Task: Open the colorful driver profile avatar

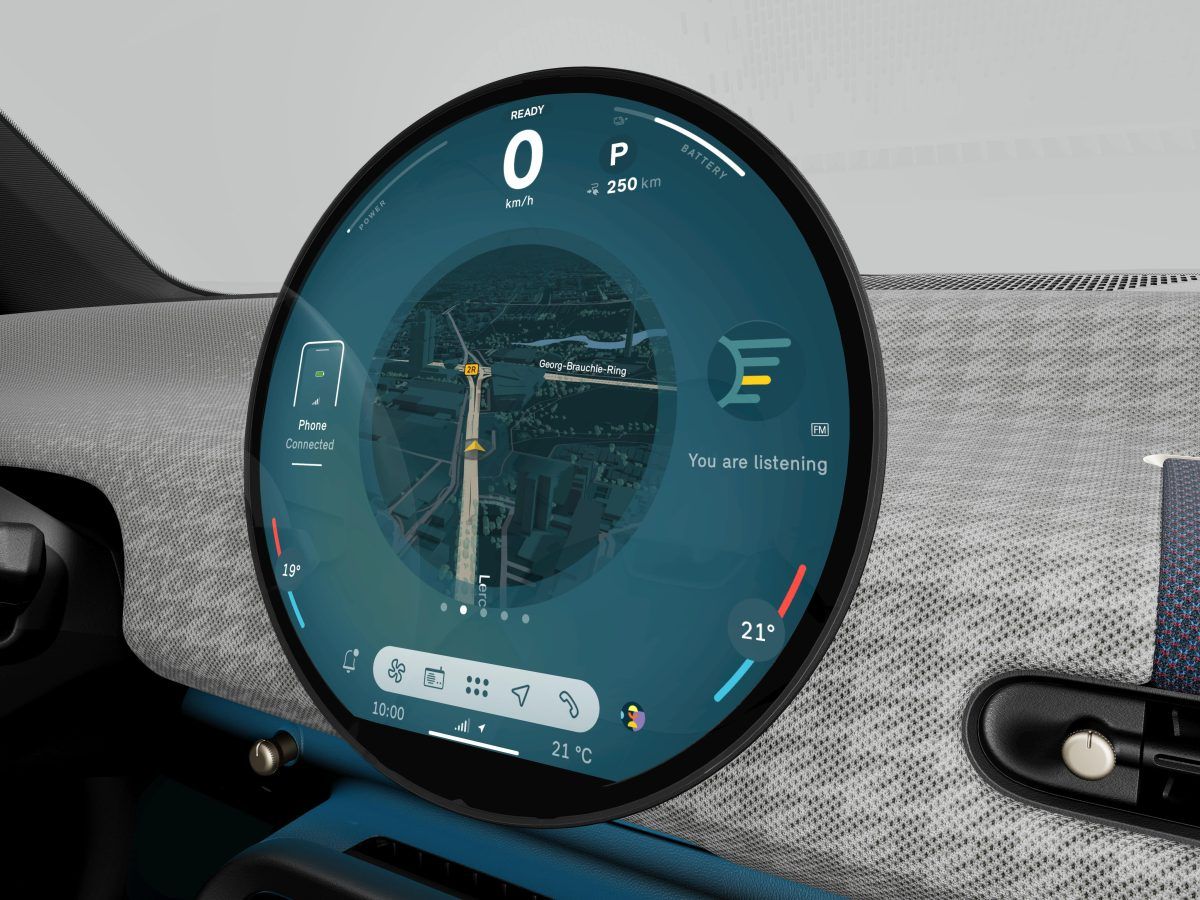Action: point(633,716)
